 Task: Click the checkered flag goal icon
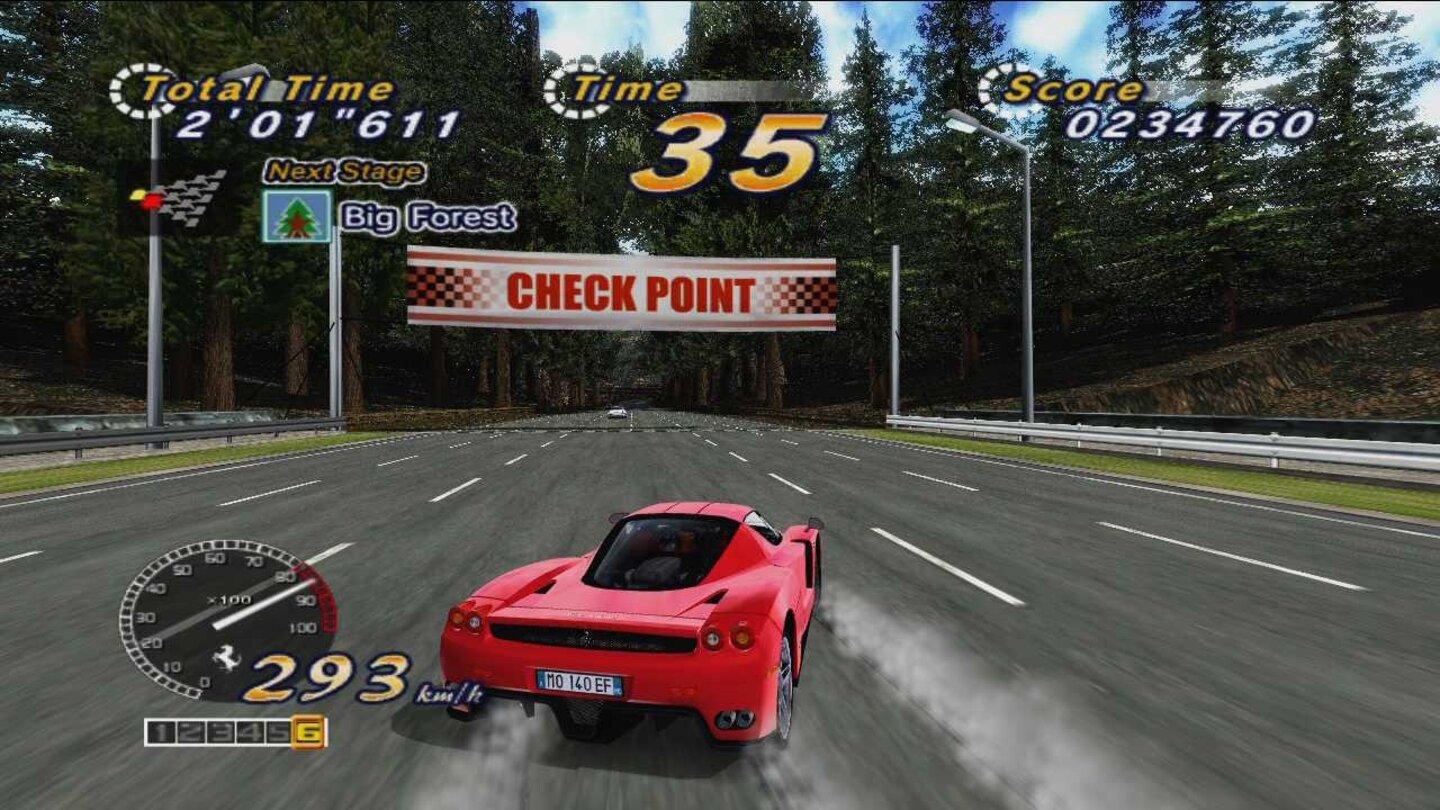(178, 195)
